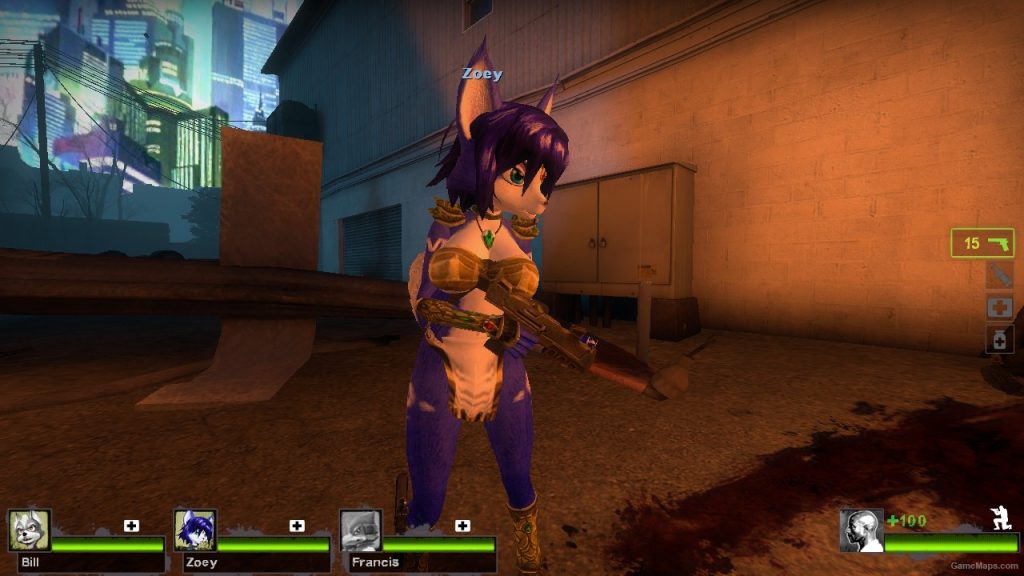Click Francis's teammate portrait

pyautogui.click(x=360, y=530)
